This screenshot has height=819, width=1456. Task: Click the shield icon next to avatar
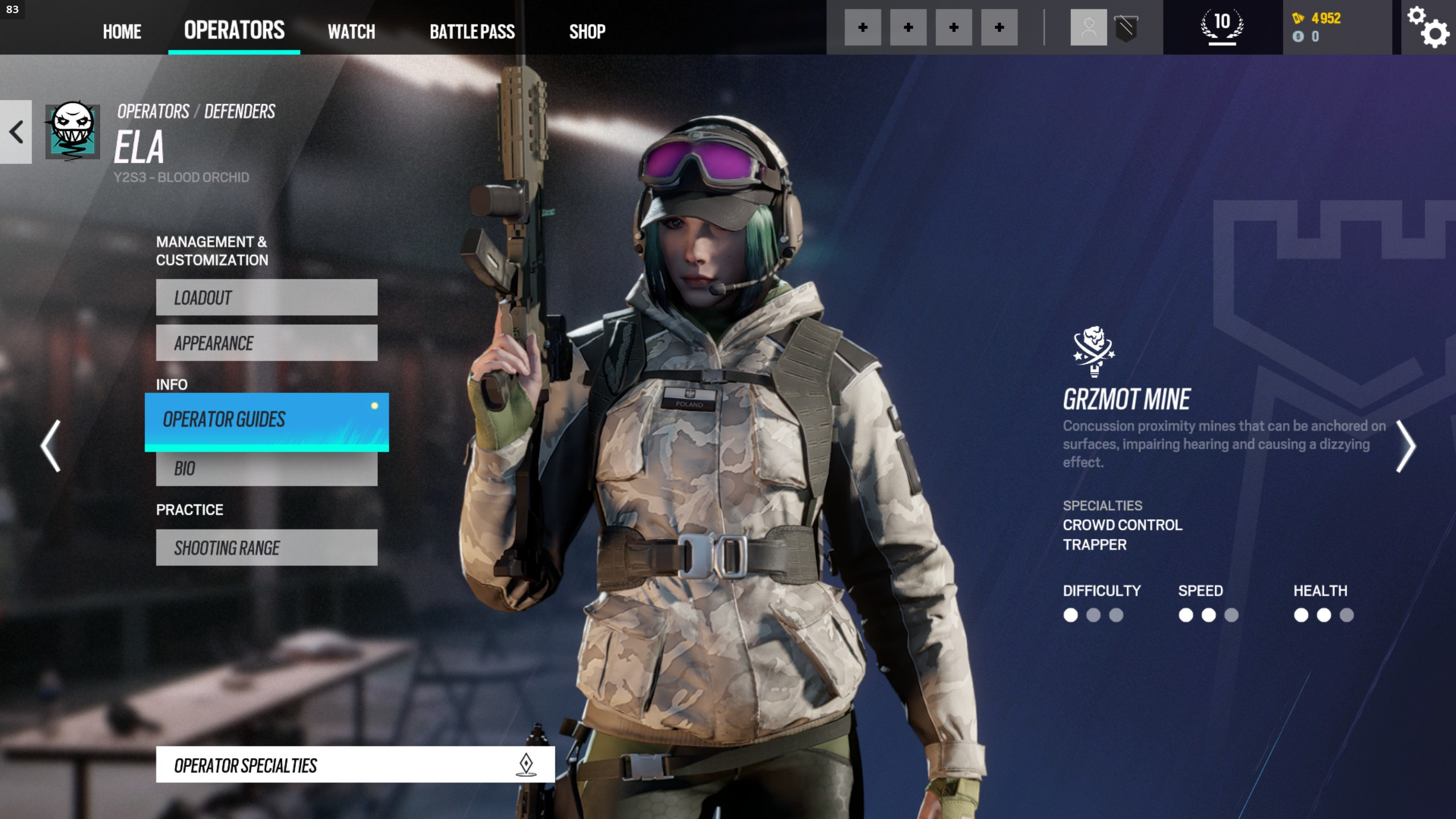tap(1126, 27)
